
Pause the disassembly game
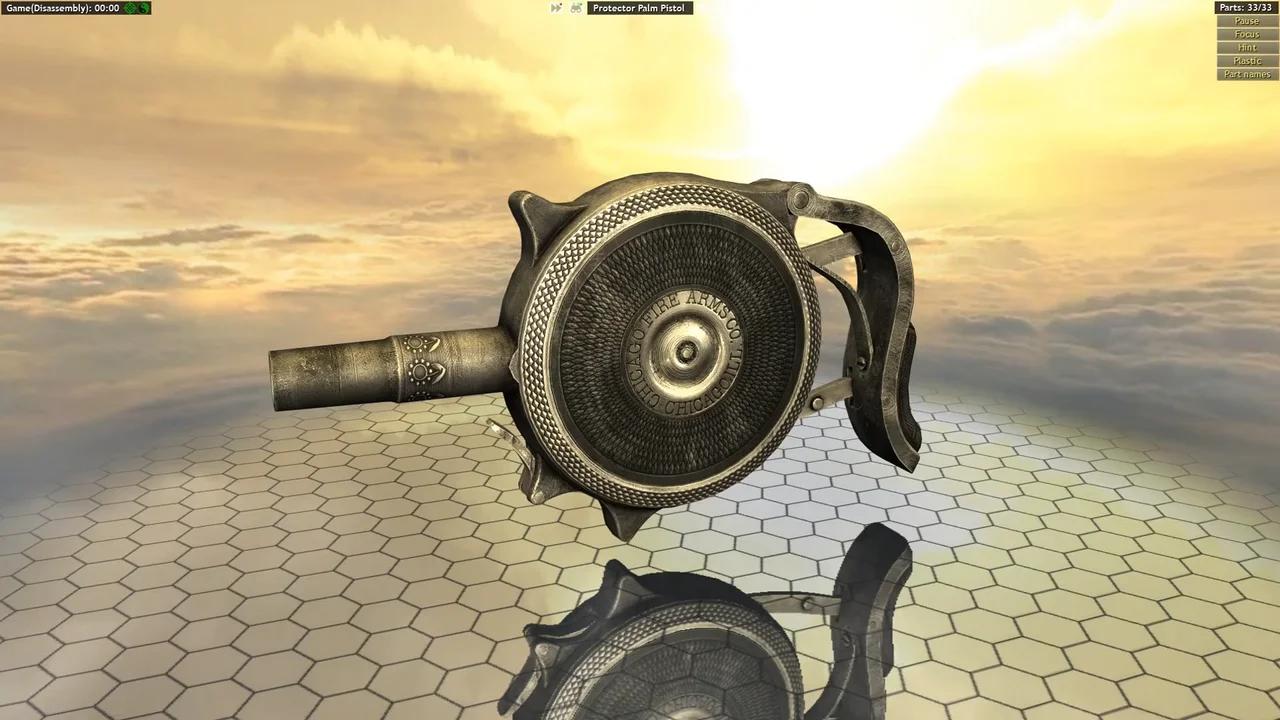point(1246,20)
